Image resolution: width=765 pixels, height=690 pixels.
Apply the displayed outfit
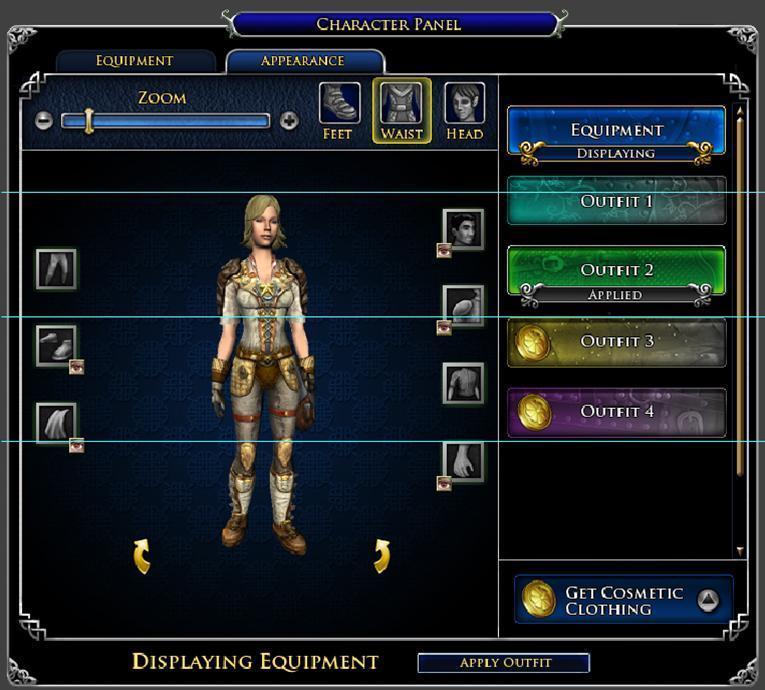click(x=504, y=663)
